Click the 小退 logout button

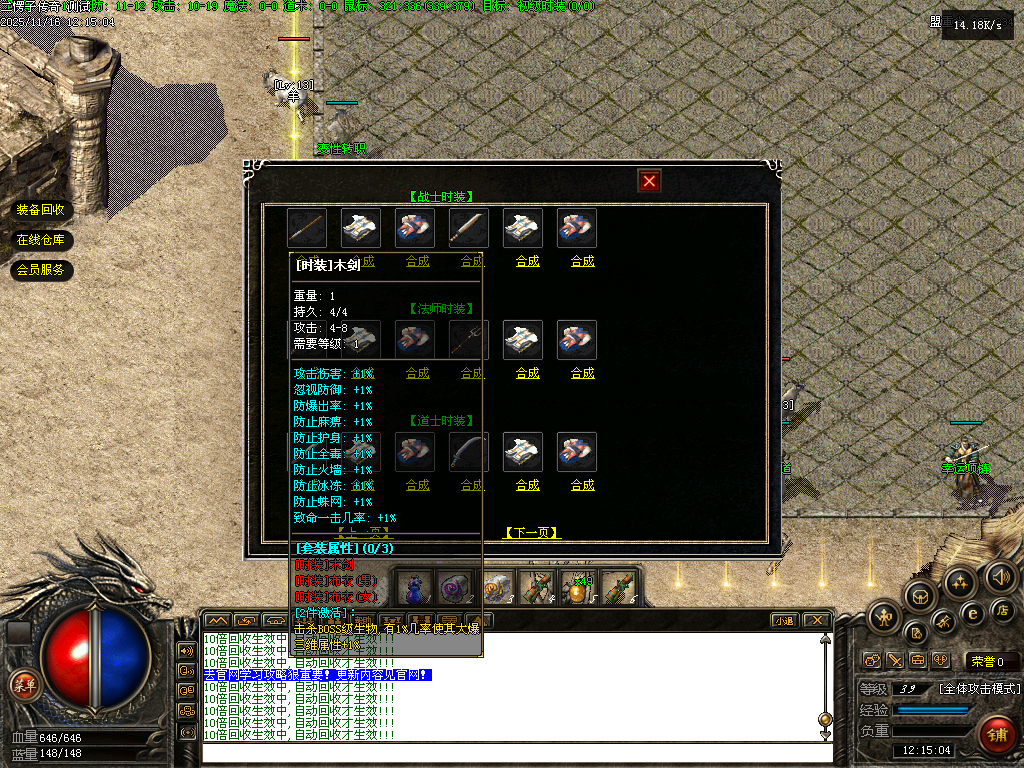[783, 621]
